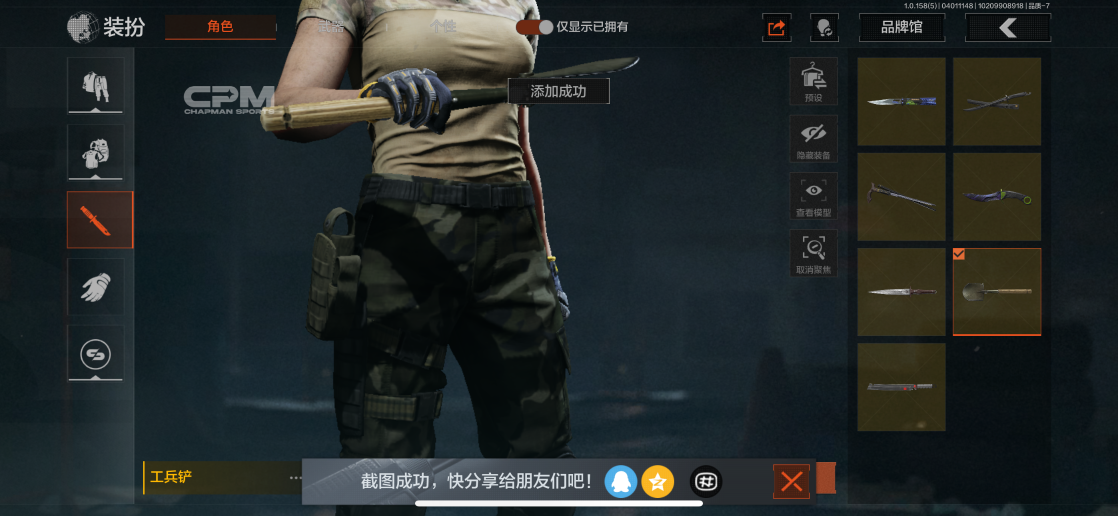Toggle 隐藏装备 hide equipment
Viewport: 1118px width, 516px height.
(x=813, y=139)
